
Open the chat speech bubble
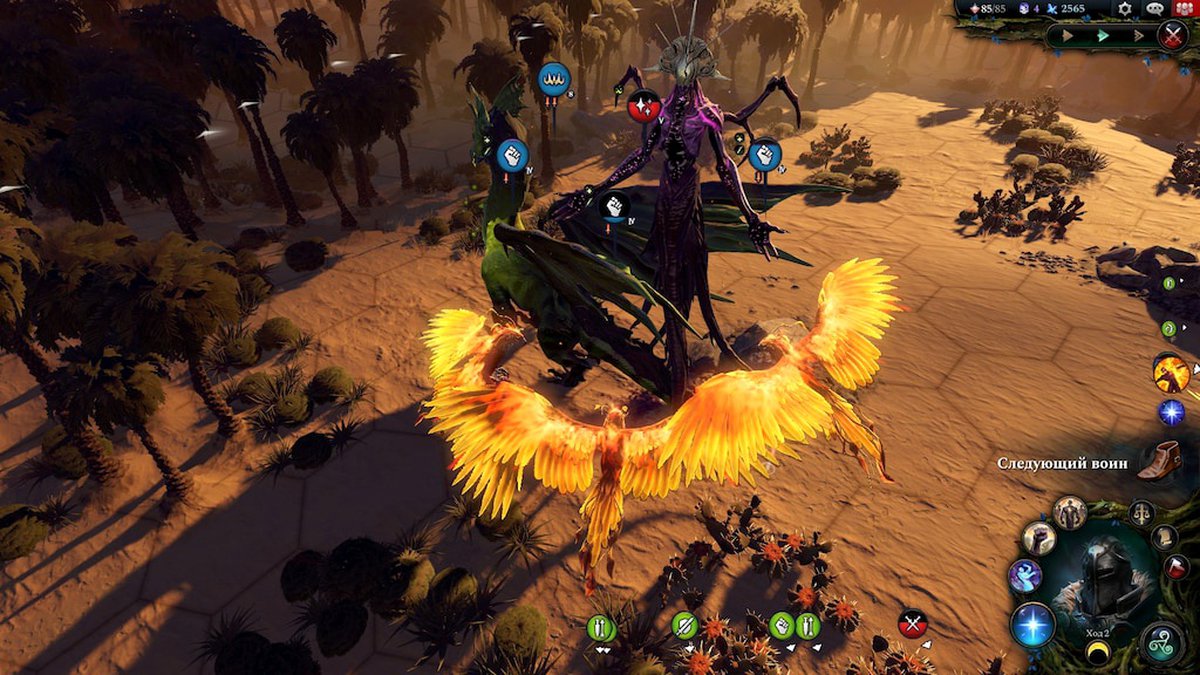[1155, 9]
